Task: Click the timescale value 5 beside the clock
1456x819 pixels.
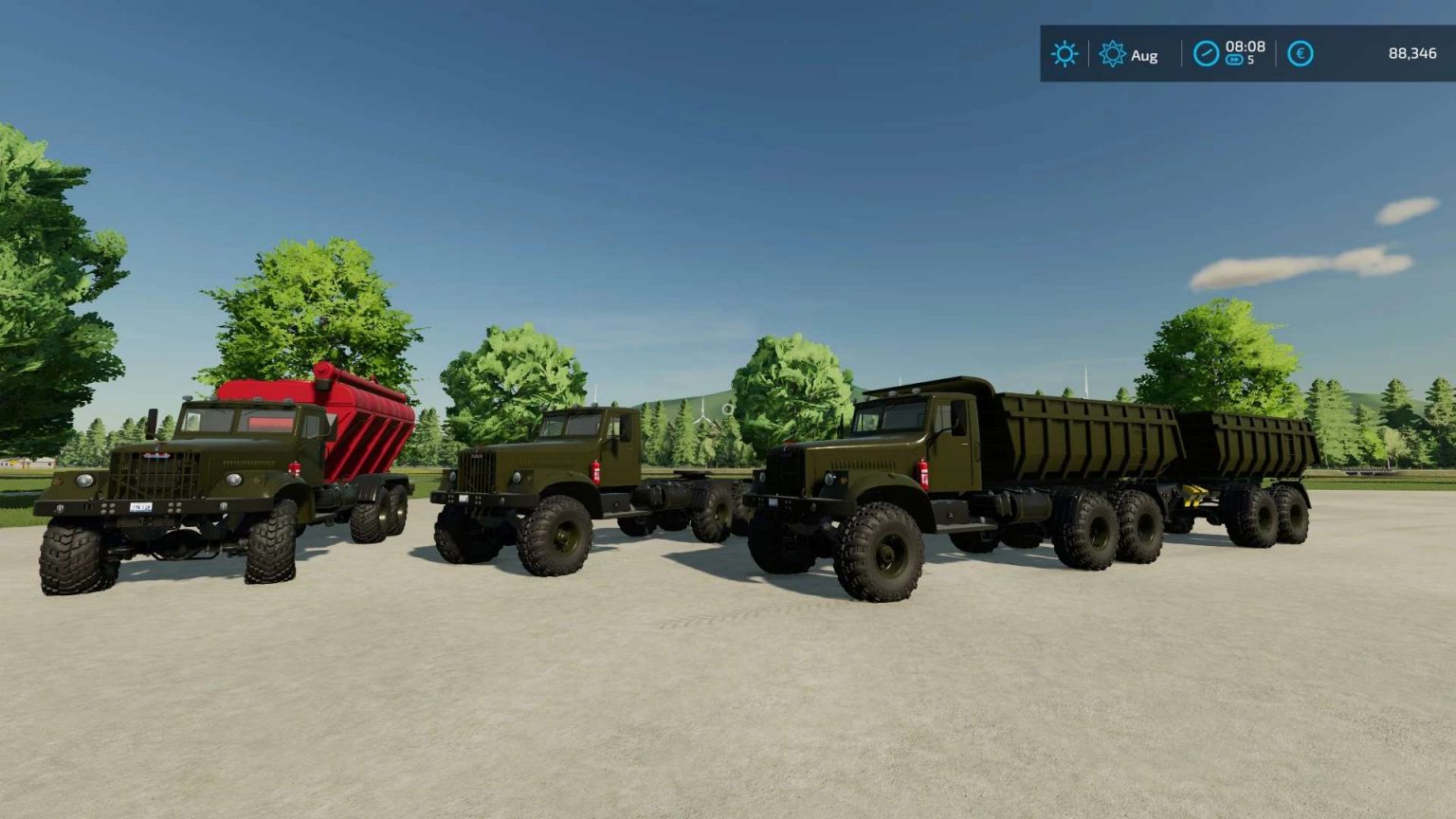Action: 1249,63
